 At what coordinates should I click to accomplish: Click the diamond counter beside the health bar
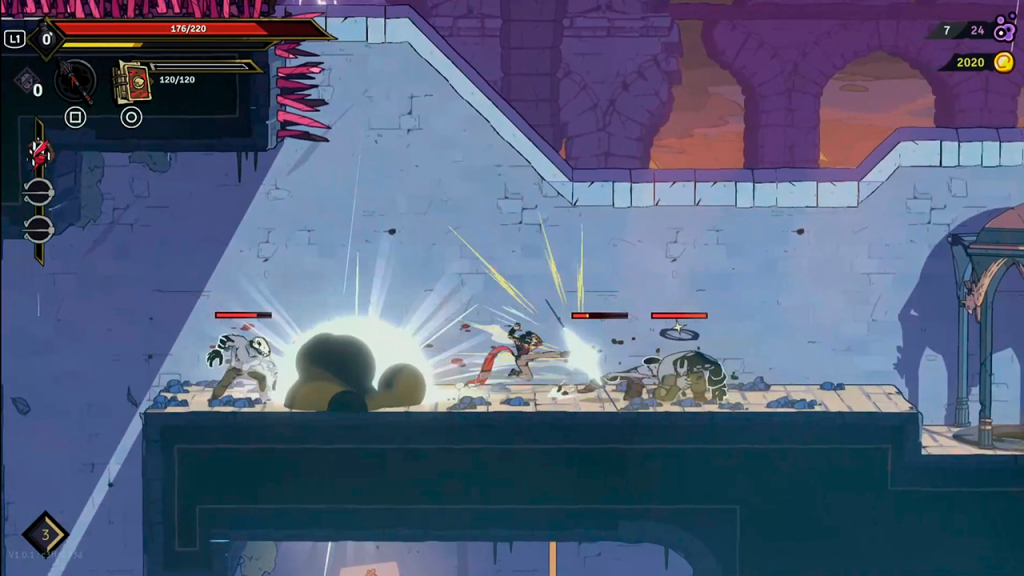(45, 39)
